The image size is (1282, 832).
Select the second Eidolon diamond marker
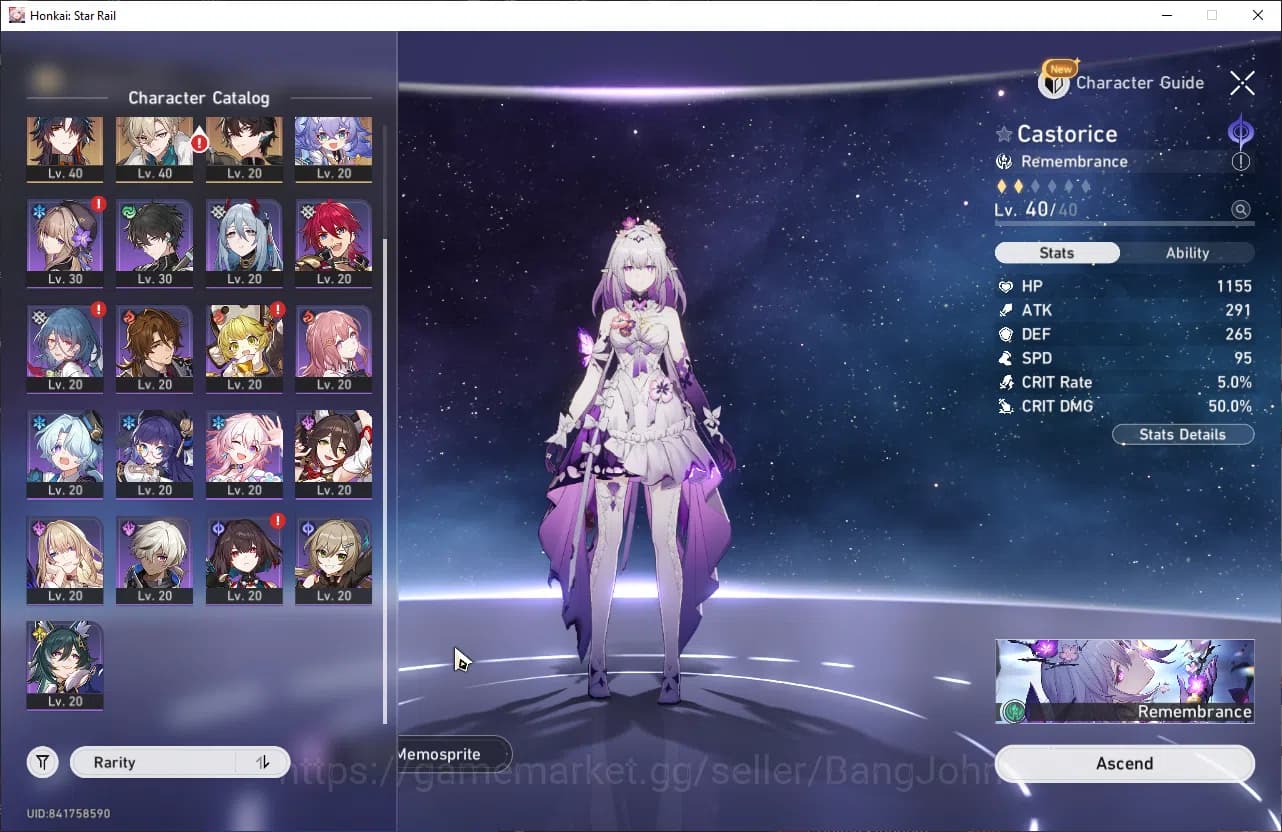point(1019,186)
